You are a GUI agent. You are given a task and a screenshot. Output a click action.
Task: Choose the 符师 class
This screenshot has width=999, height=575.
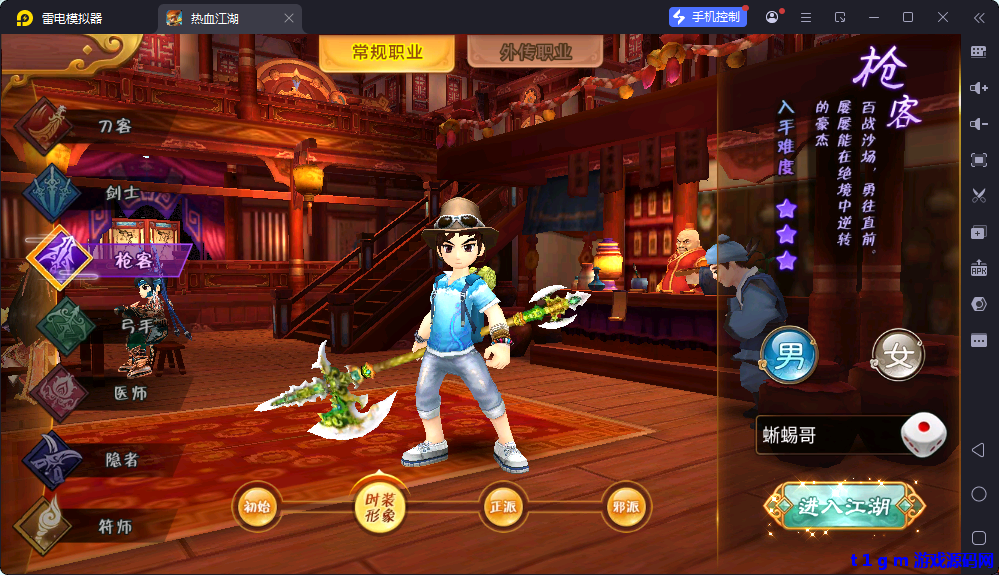(114, 526)
